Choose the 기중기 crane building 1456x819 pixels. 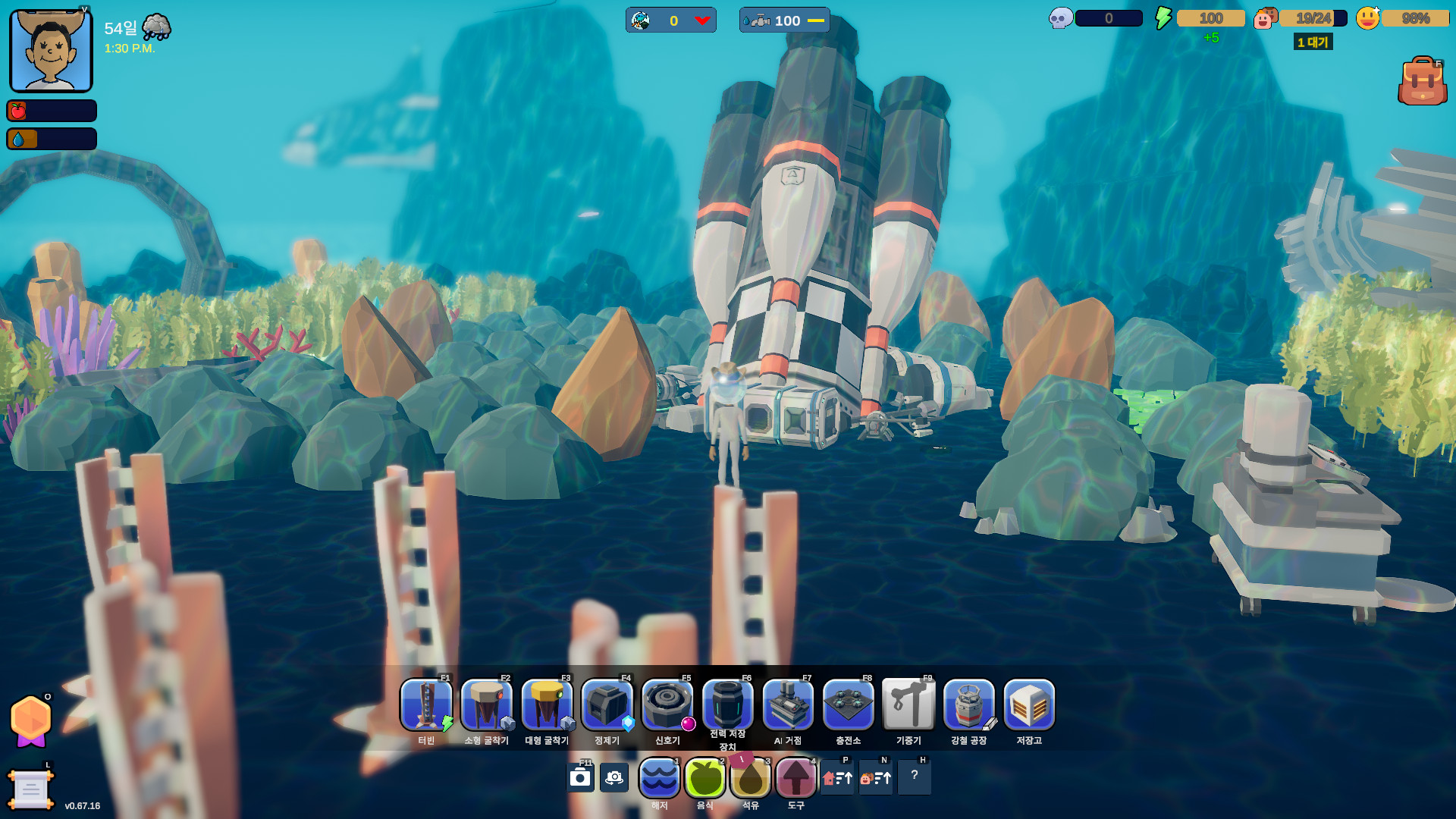tap(908, 704)
